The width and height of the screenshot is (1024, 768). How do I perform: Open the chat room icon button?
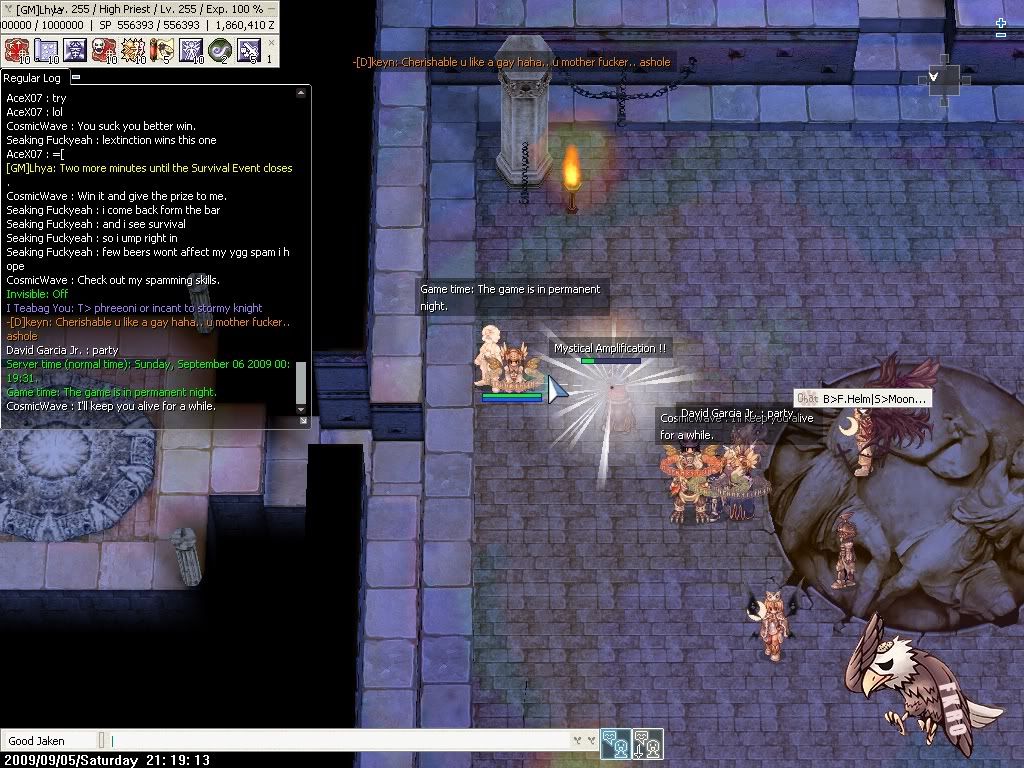tap(616, 743)
